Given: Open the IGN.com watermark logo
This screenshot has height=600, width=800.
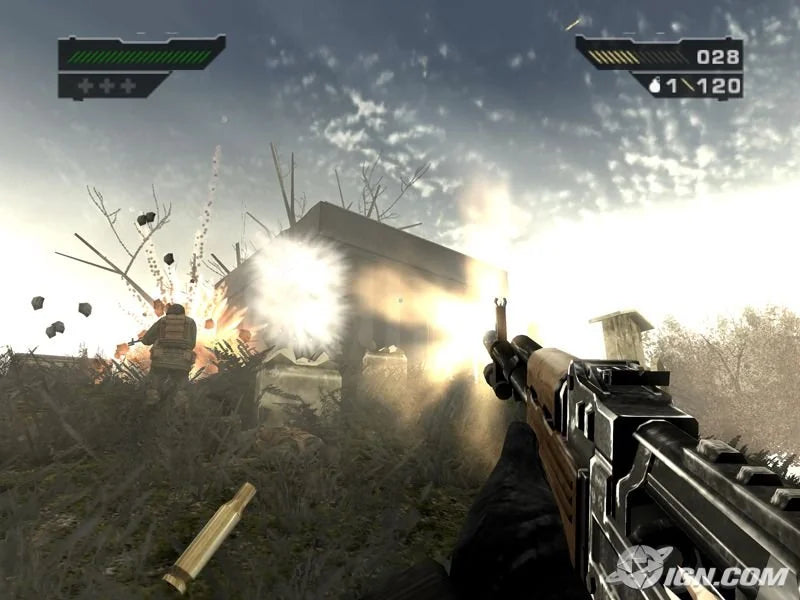Looking at the screenshot, I should click(x=702, y=569).
